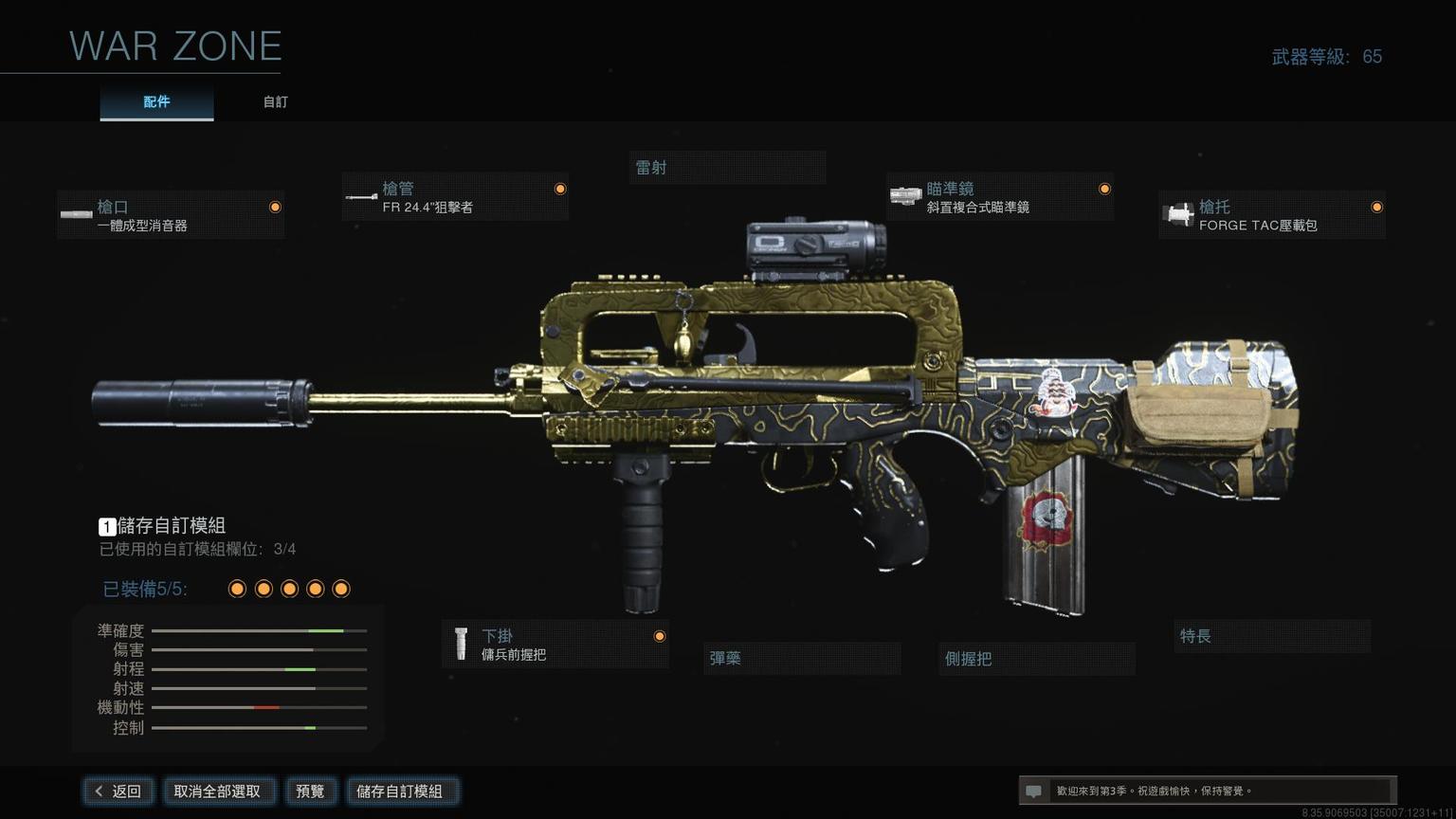Click the 返回 back button
The width and height of the screenshot is (1456, 819).
(x=118, y=791)
